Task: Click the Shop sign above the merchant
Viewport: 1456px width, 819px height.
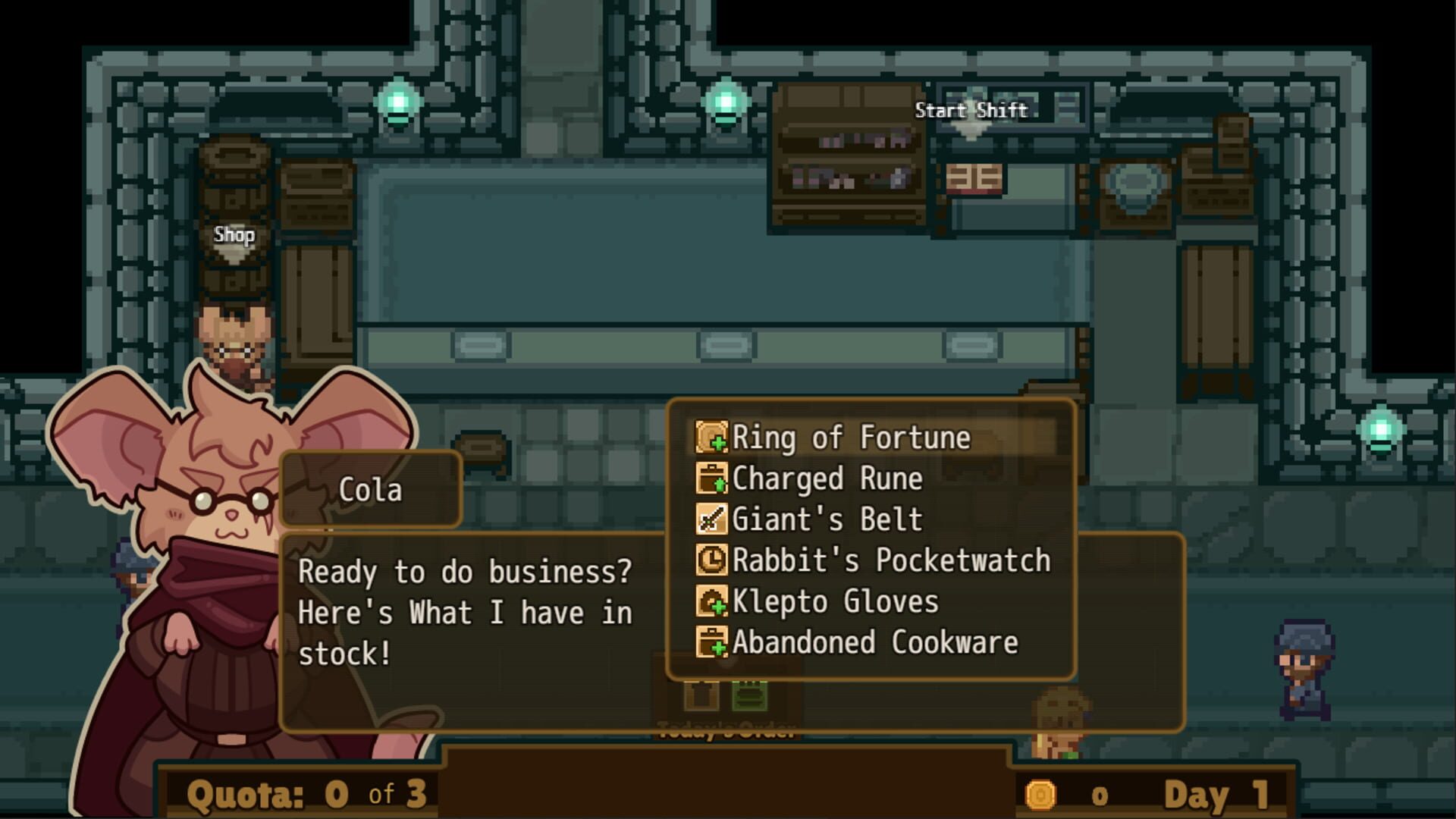Action: pos(235,236)
